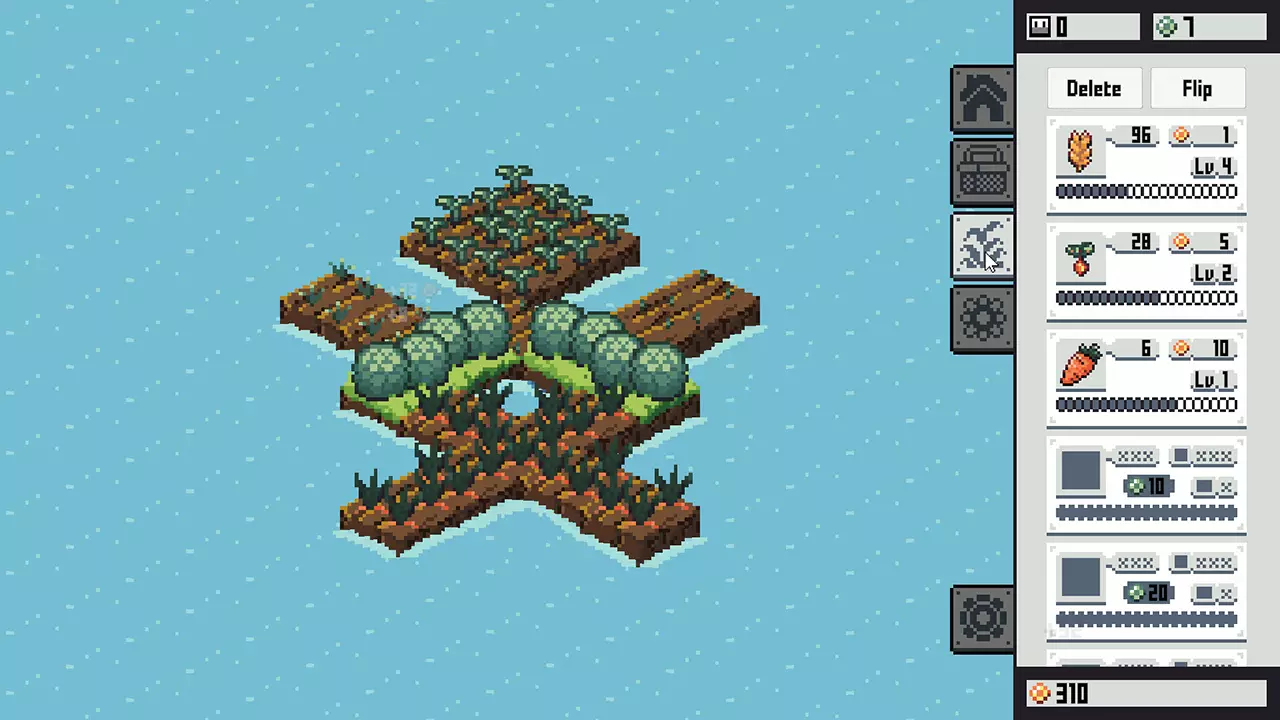This screenshot has height=720, width=1280.
Task: Unlock the crop slot costing 20 gems
Action: coord(1150,592)
